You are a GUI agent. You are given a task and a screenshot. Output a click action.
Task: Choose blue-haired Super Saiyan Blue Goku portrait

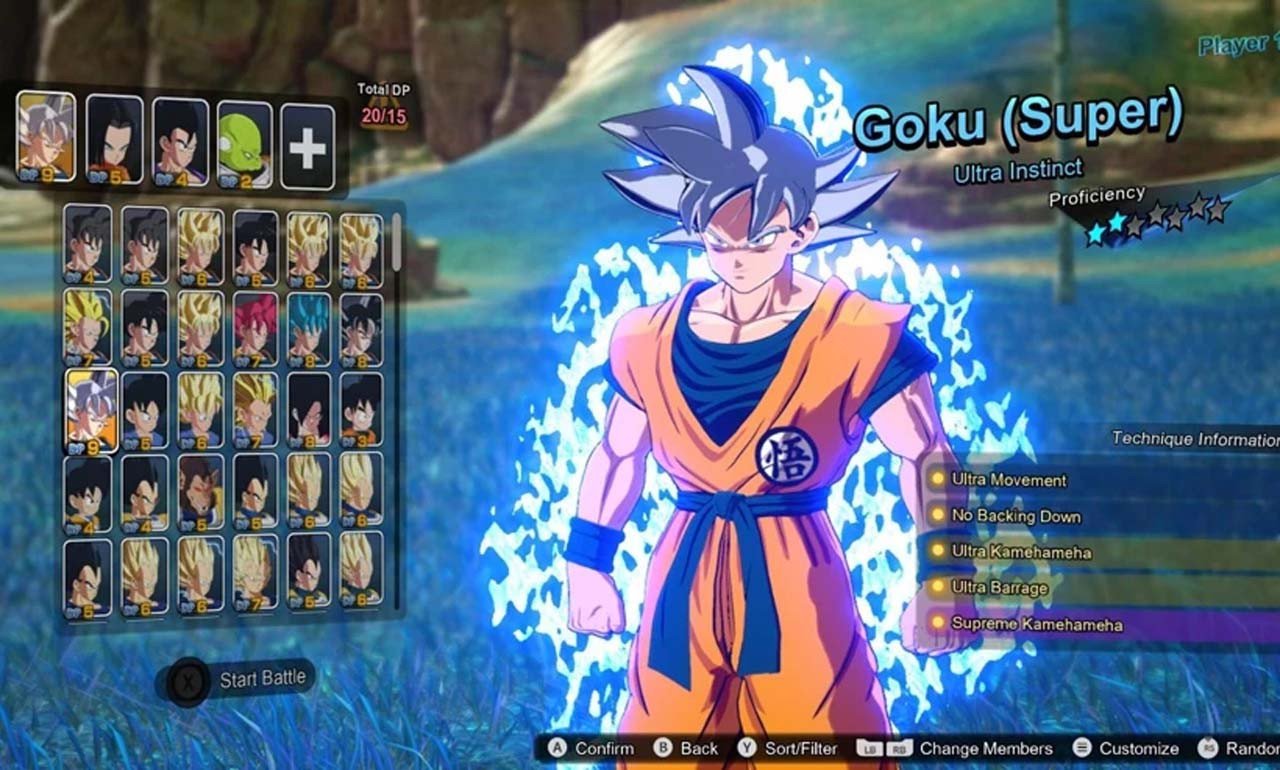tap(308, 328)
